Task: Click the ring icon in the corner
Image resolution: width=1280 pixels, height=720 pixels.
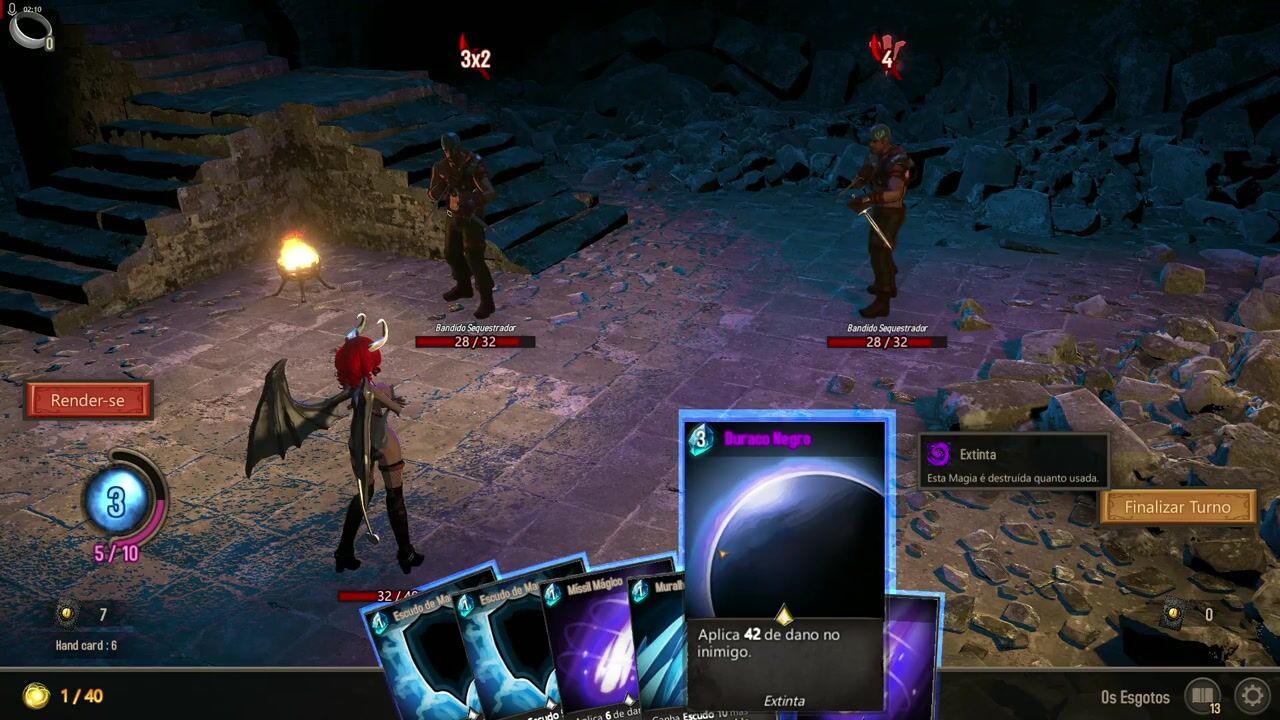Action: click(x=29, y=27)
